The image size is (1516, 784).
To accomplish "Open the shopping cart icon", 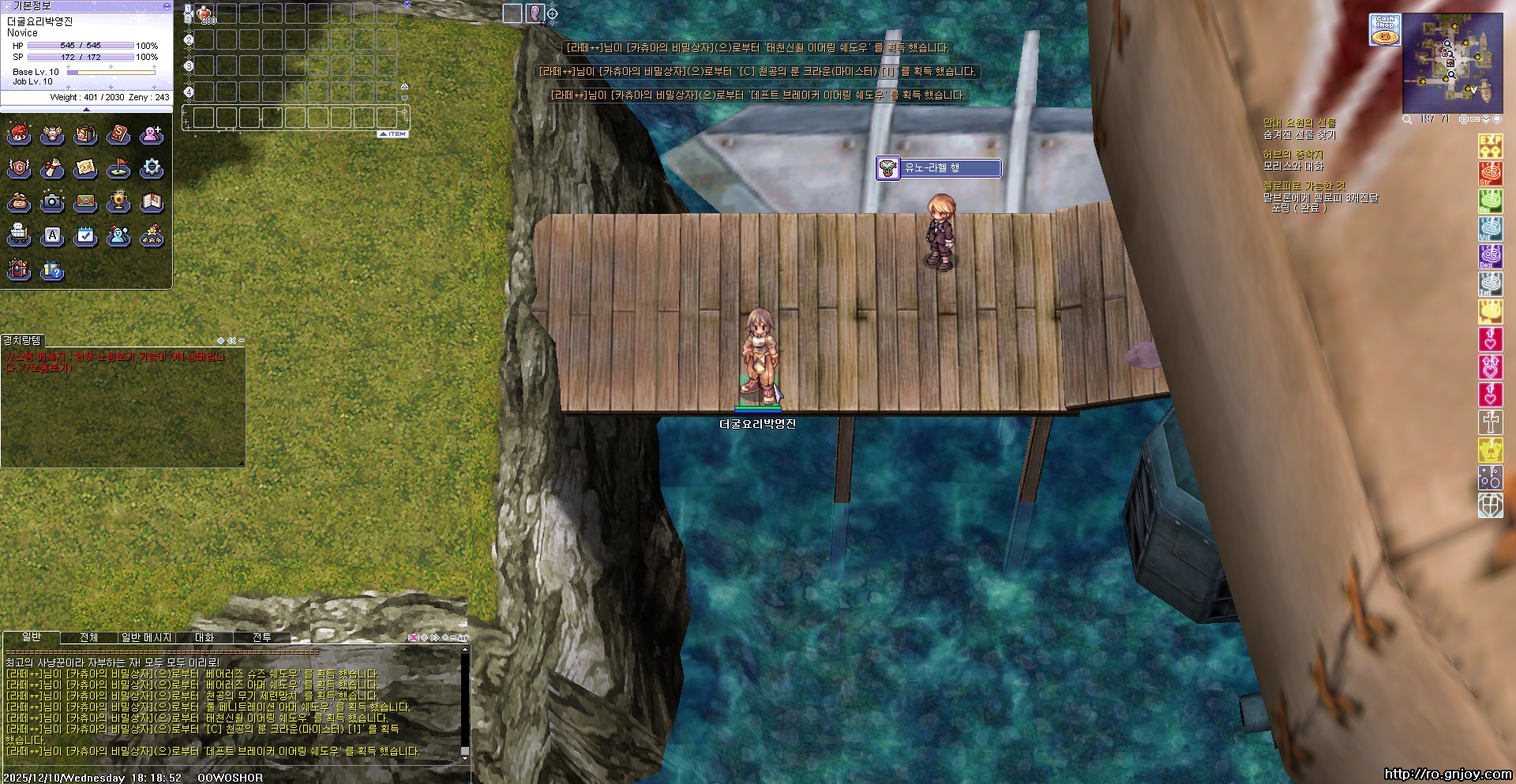I will 19,235.
